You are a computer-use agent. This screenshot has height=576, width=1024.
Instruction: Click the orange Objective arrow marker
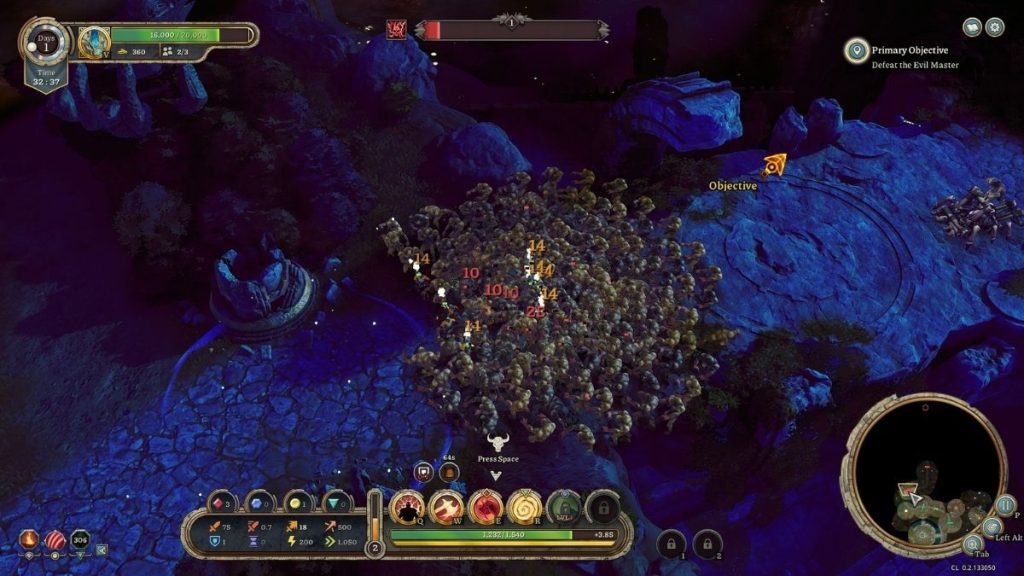coord(773,165)
